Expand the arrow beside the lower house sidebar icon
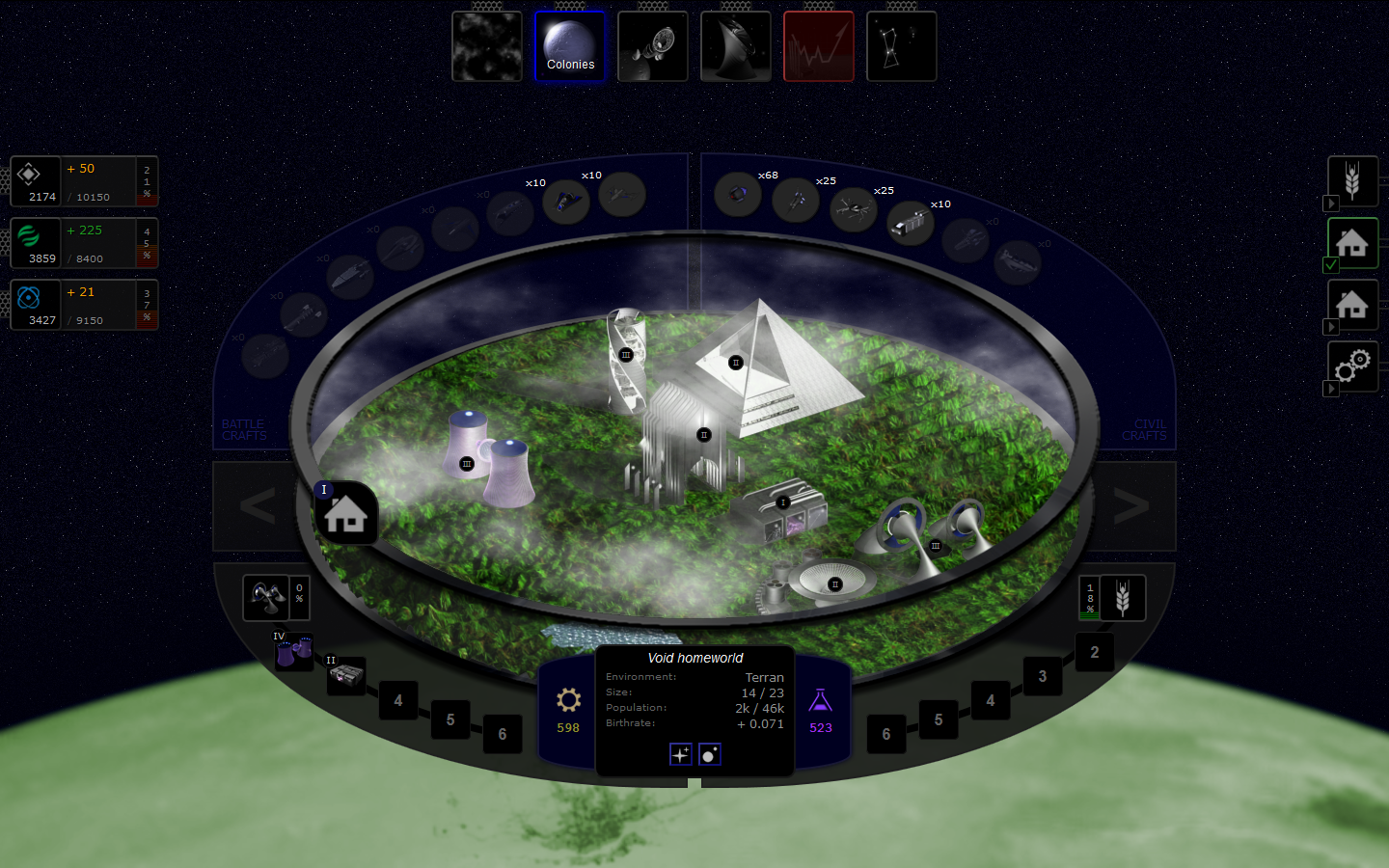 [x=1331, y=327]
